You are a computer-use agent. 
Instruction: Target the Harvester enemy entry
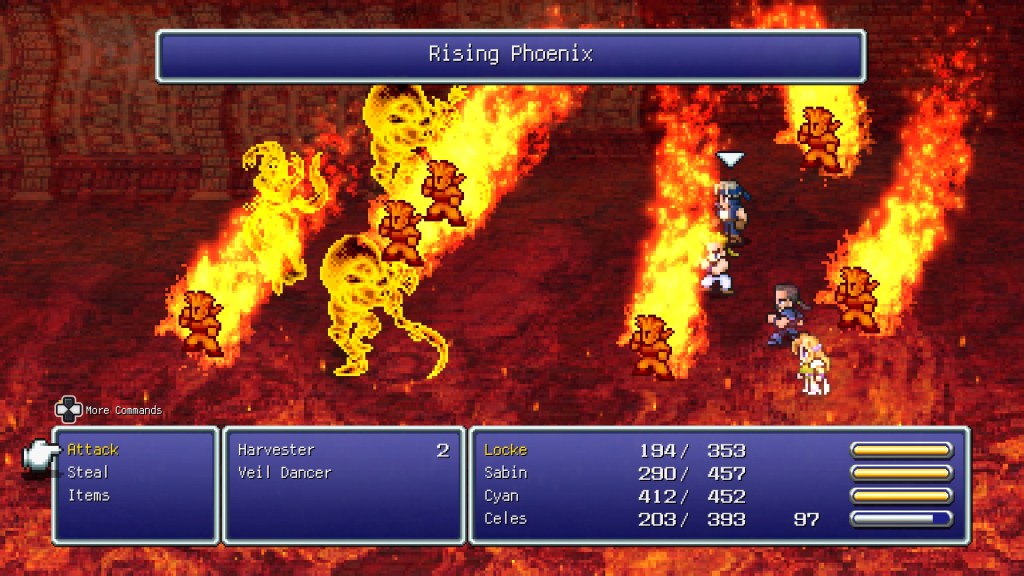coord(276,450)
